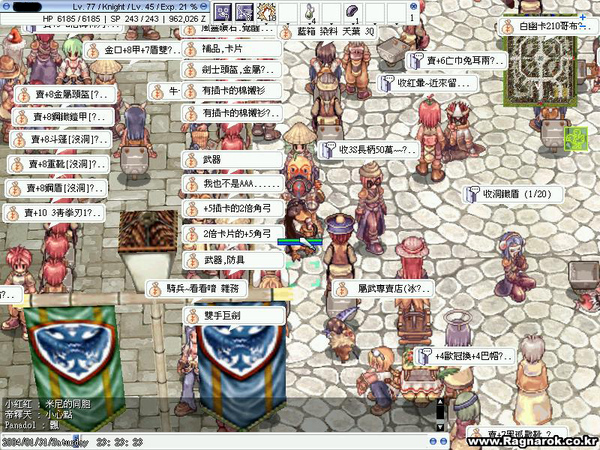Image resolution: width=600 pixels, height=450 pixels.
Task: Browse the +5插卡的2倍角弓 shop
Action: click(x=232, y=209)
